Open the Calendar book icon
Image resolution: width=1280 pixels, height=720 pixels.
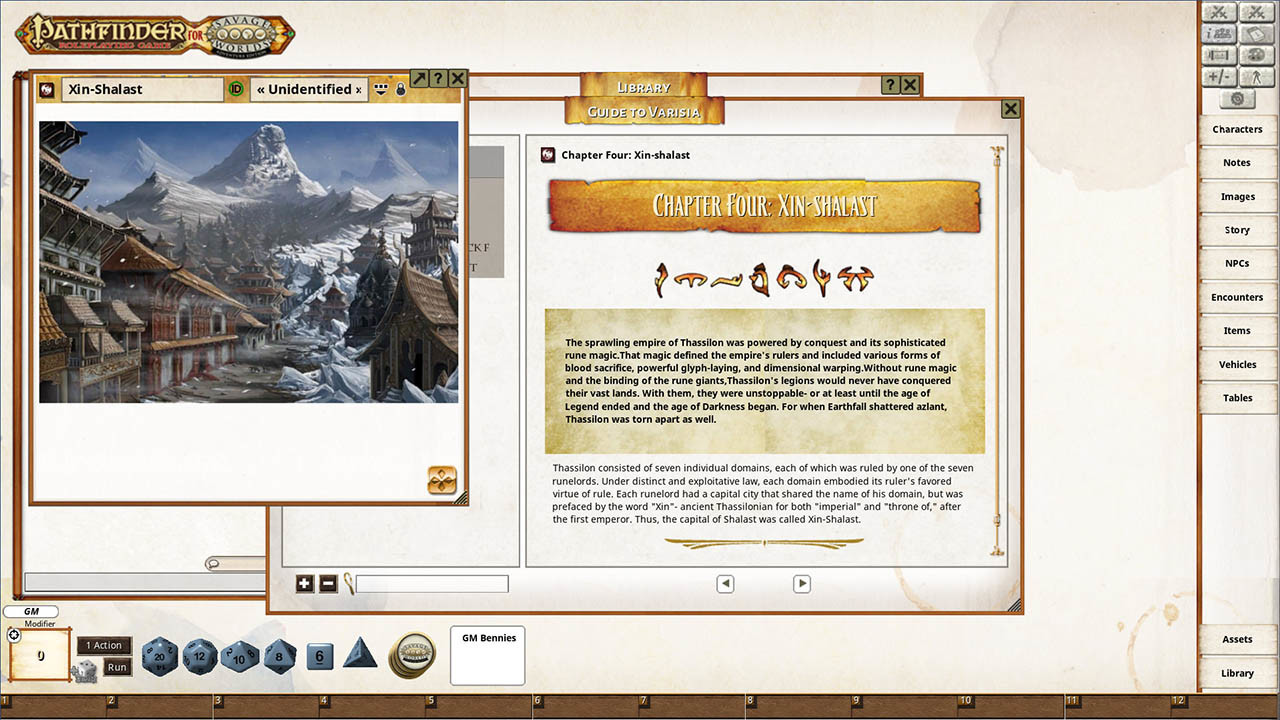tap(1256, 33)
